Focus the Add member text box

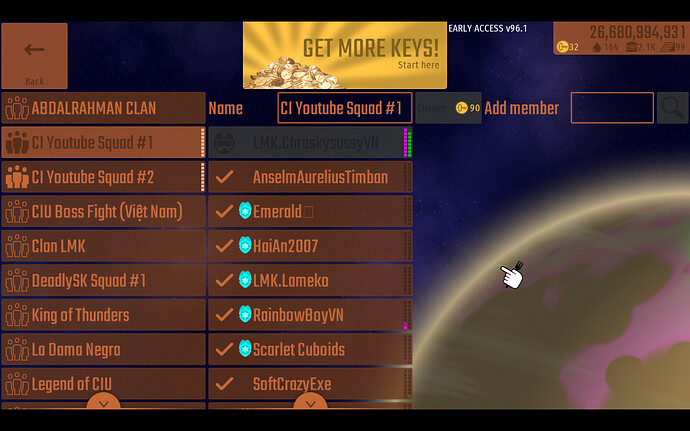point(612,108)
